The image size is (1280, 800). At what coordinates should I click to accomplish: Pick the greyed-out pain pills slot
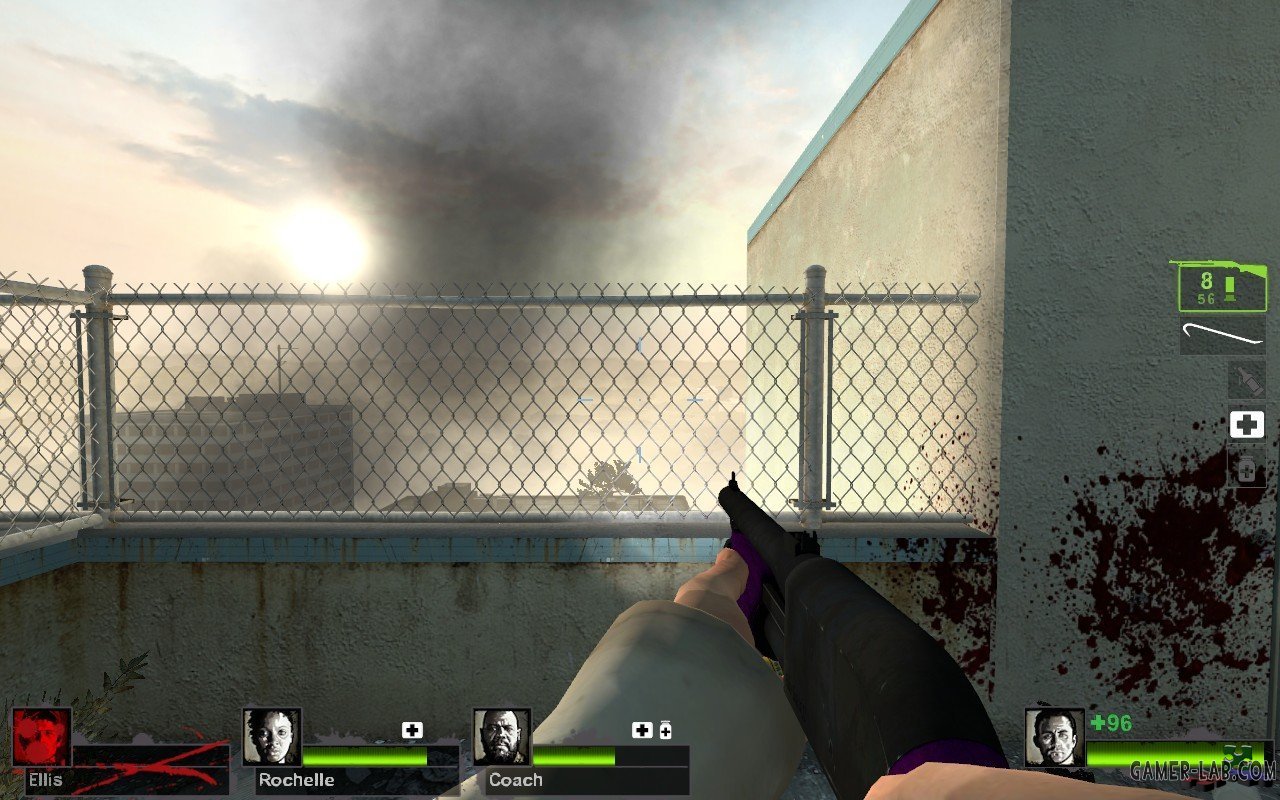point(1247,468)
